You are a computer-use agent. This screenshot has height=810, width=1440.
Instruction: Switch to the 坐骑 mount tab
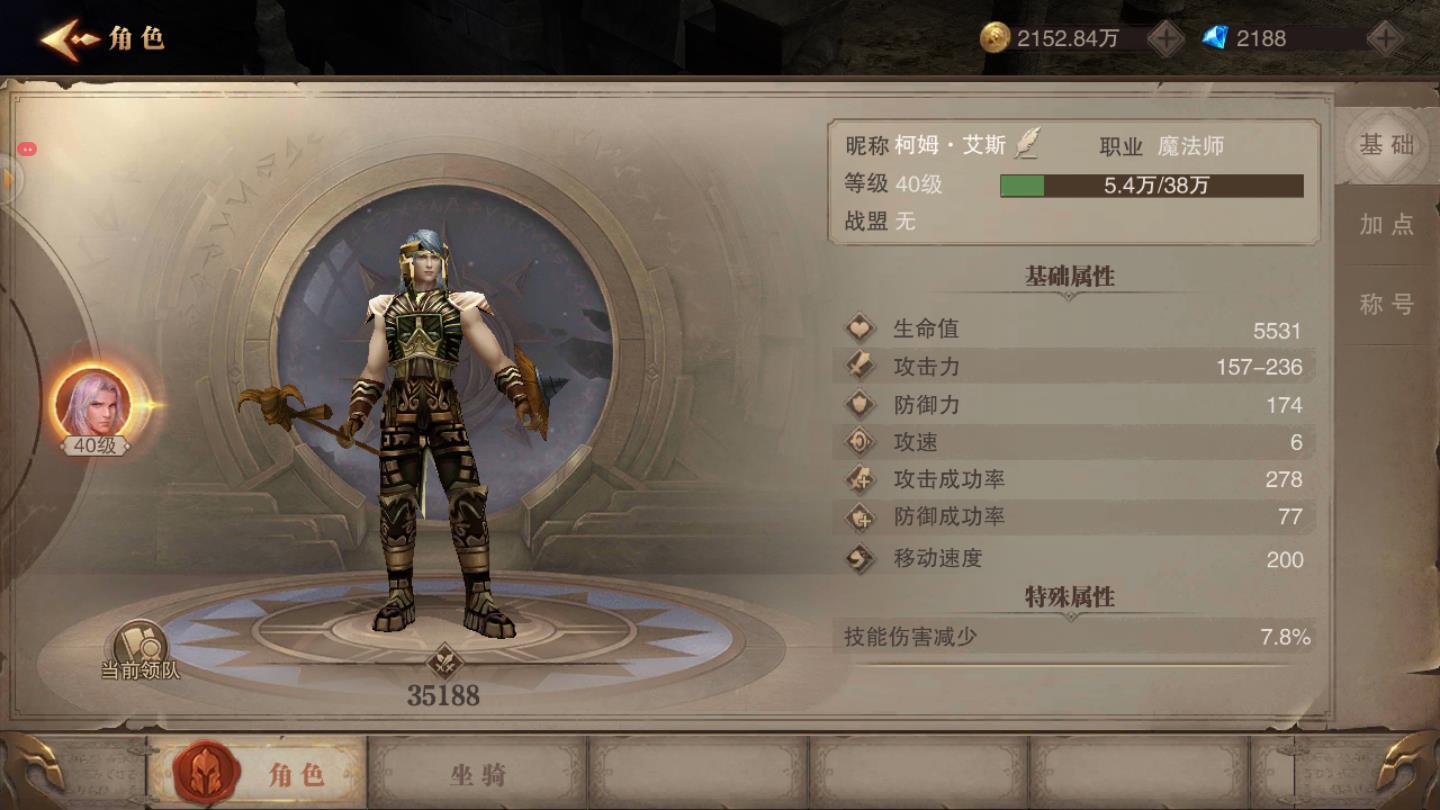(x=477, y=773)
